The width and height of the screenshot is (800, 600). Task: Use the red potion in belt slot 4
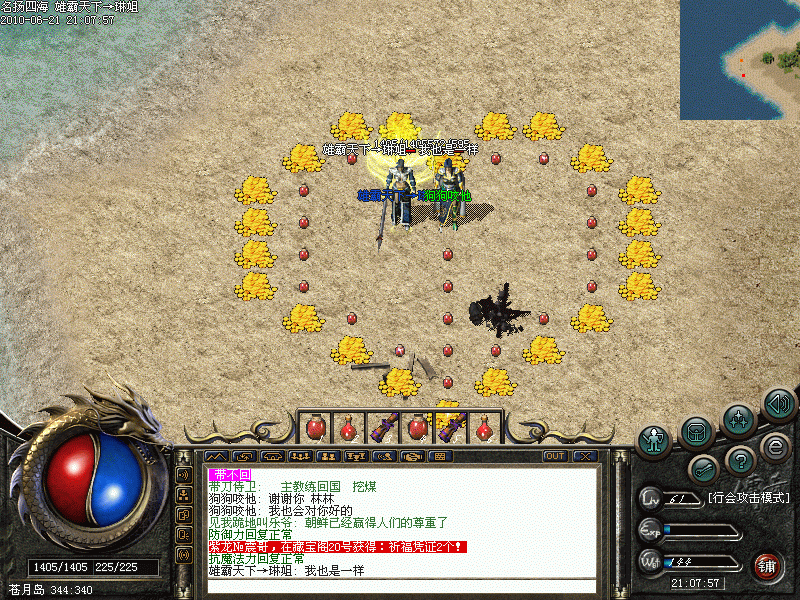click(416, 428)
